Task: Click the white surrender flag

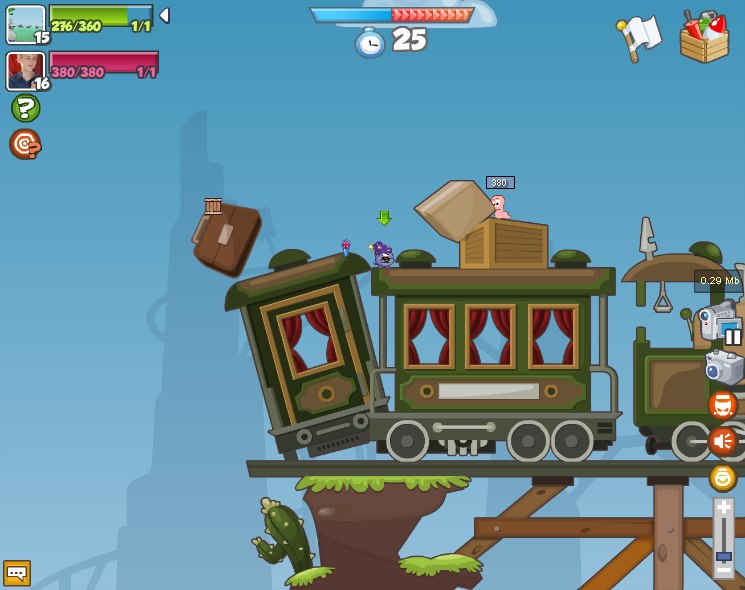Action: [639, 37]
